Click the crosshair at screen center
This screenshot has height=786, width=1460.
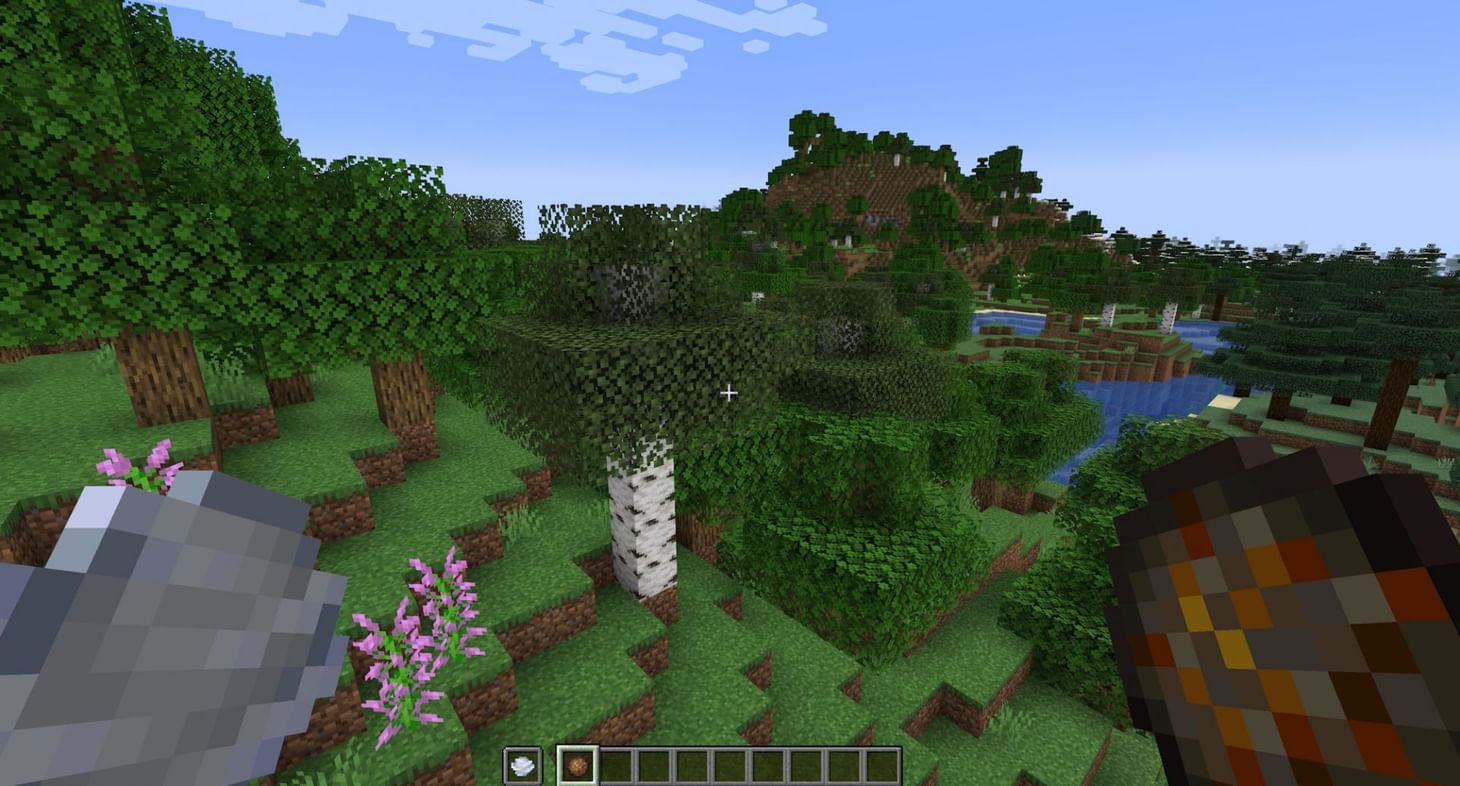730,393
